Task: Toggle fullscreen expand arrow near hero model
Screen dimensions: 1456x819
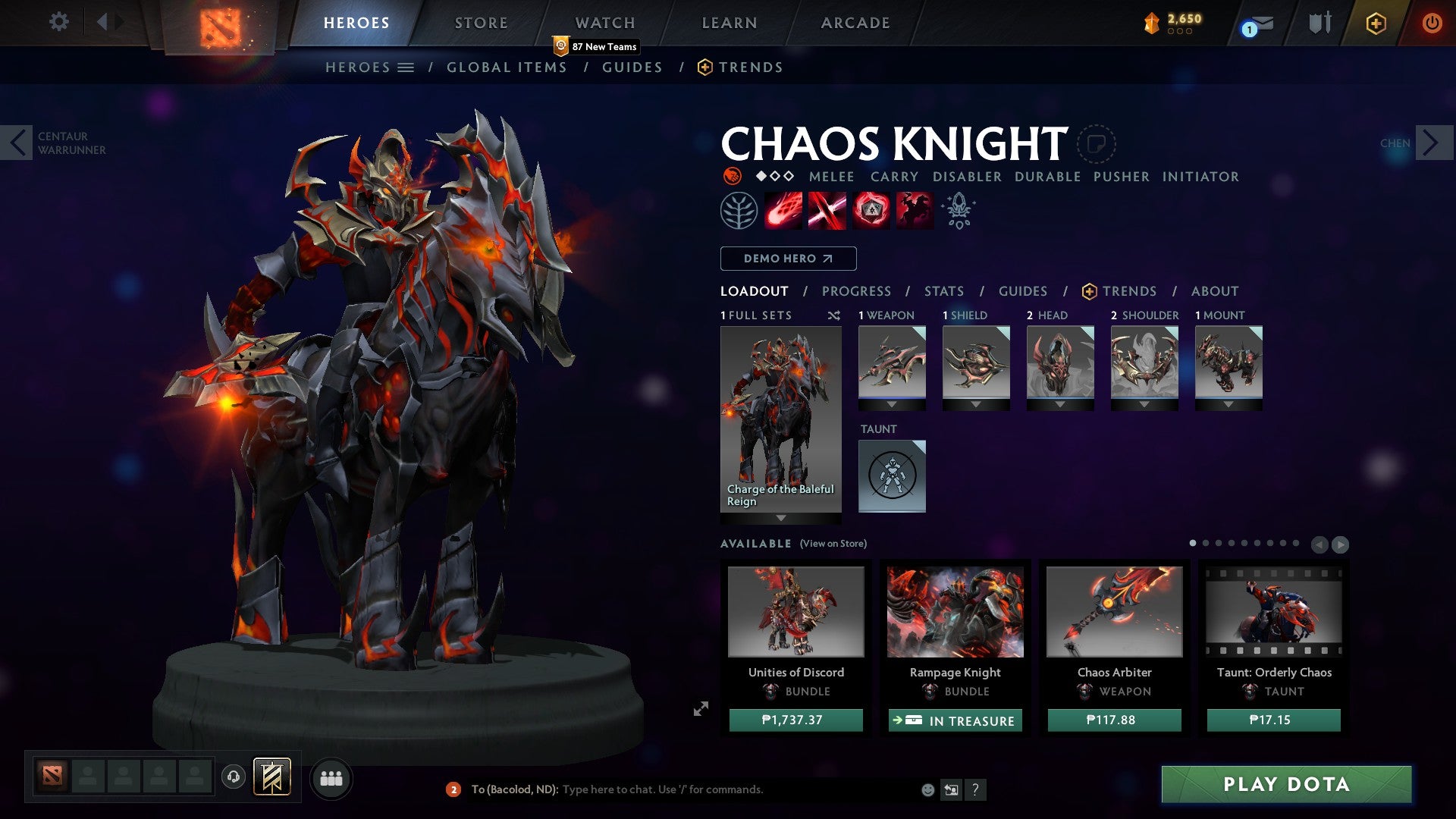Action: (x=701, y=709)
